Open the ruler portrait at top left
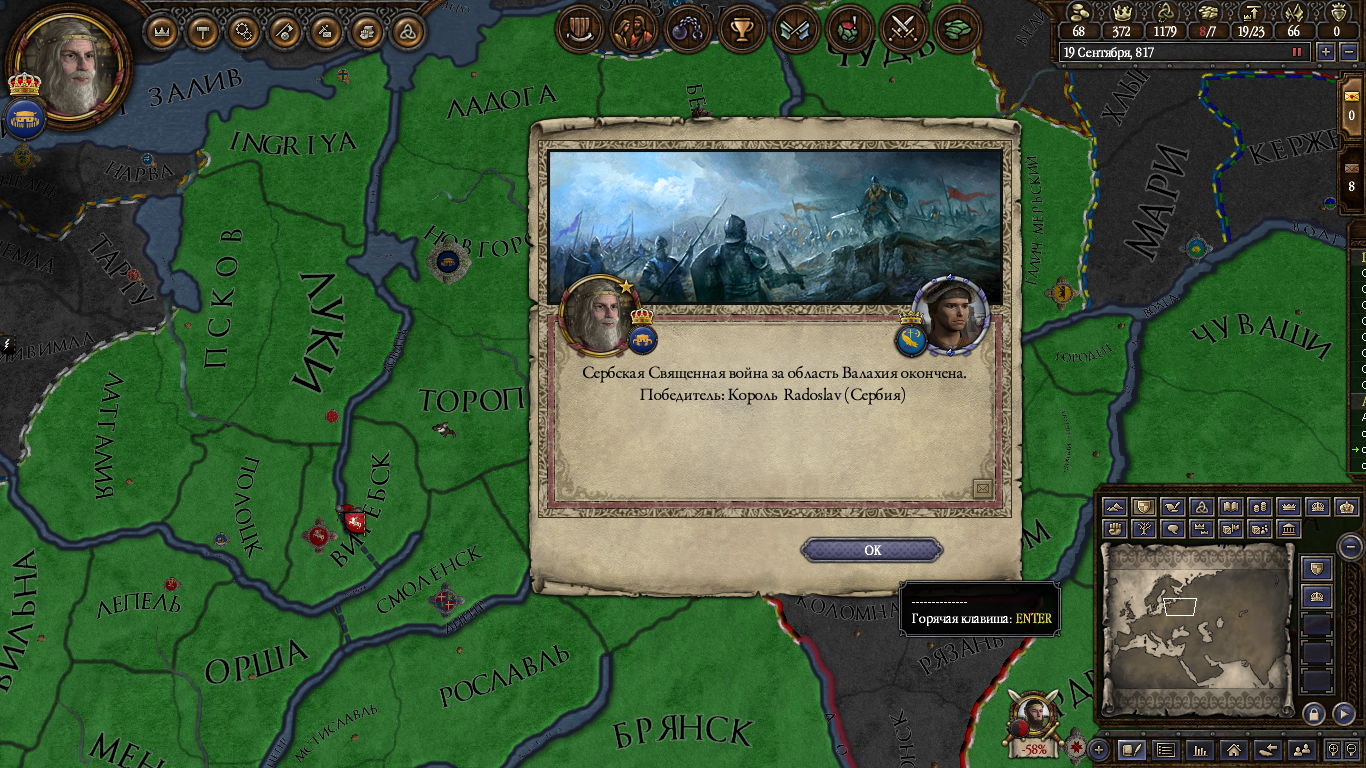This screenshot has height=768, width=1366. click(70, 65)
